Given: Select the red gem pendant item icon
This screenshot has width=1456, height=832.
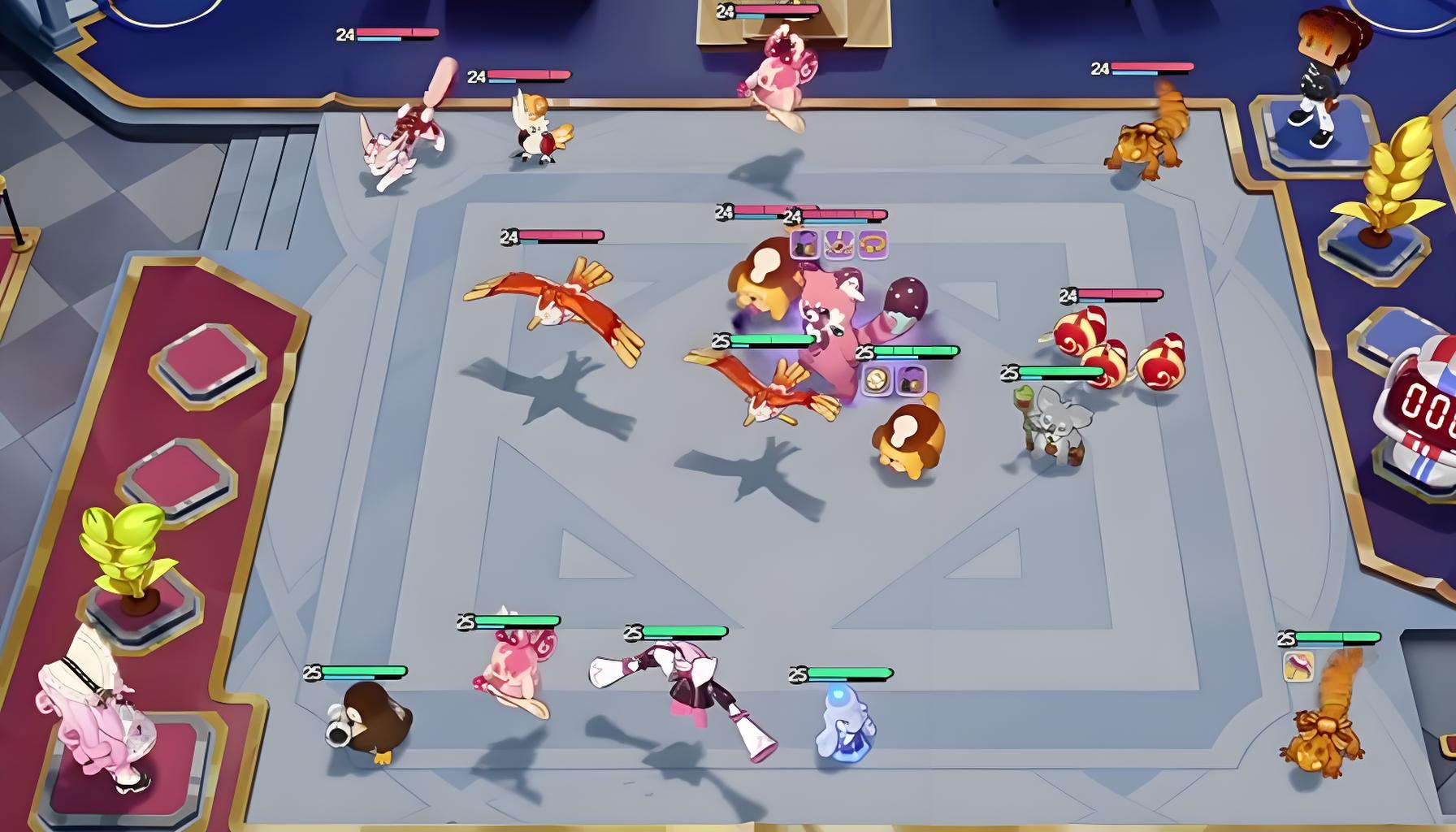Looking at the screenshot, I should (x=838, y=244).
